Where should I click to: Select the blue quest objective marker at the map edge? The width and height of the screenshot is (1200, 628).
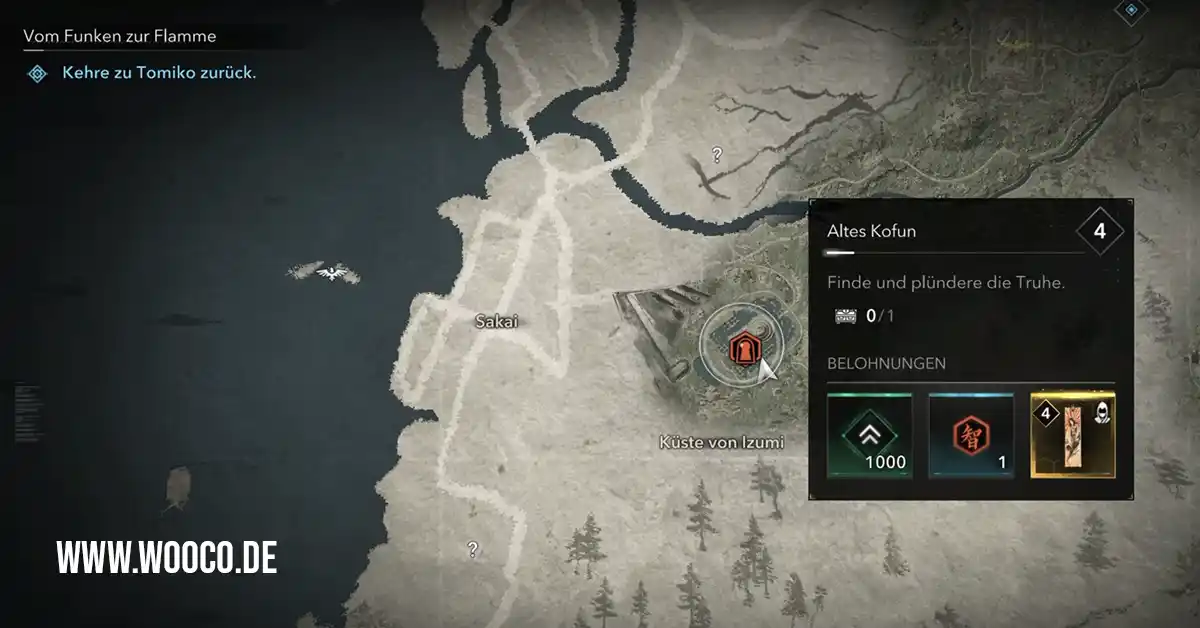coord(1131,10)
